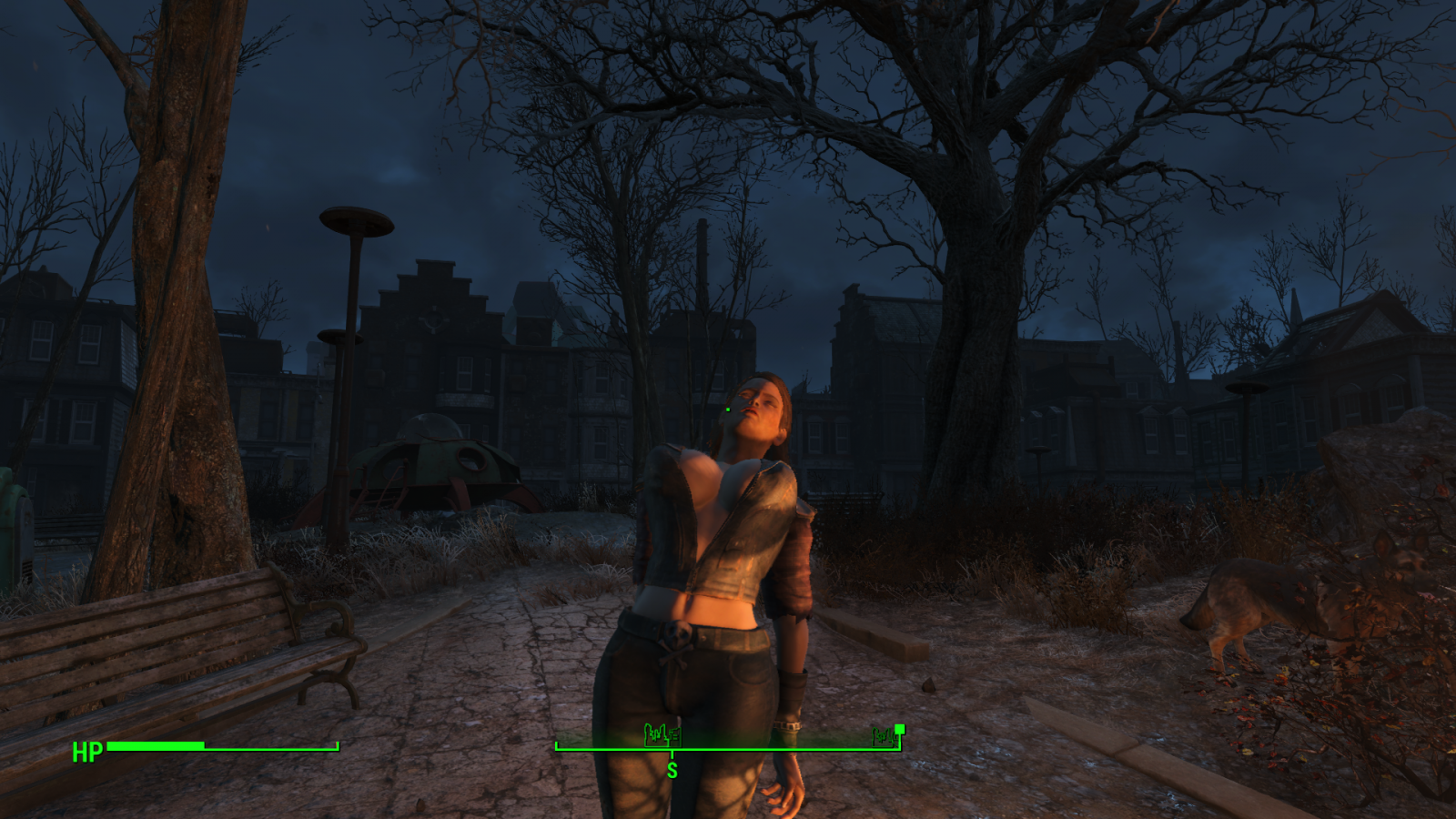Click the compass bar on the HUD
Viewport: 1456px width, 819px height.
(728, 749)
